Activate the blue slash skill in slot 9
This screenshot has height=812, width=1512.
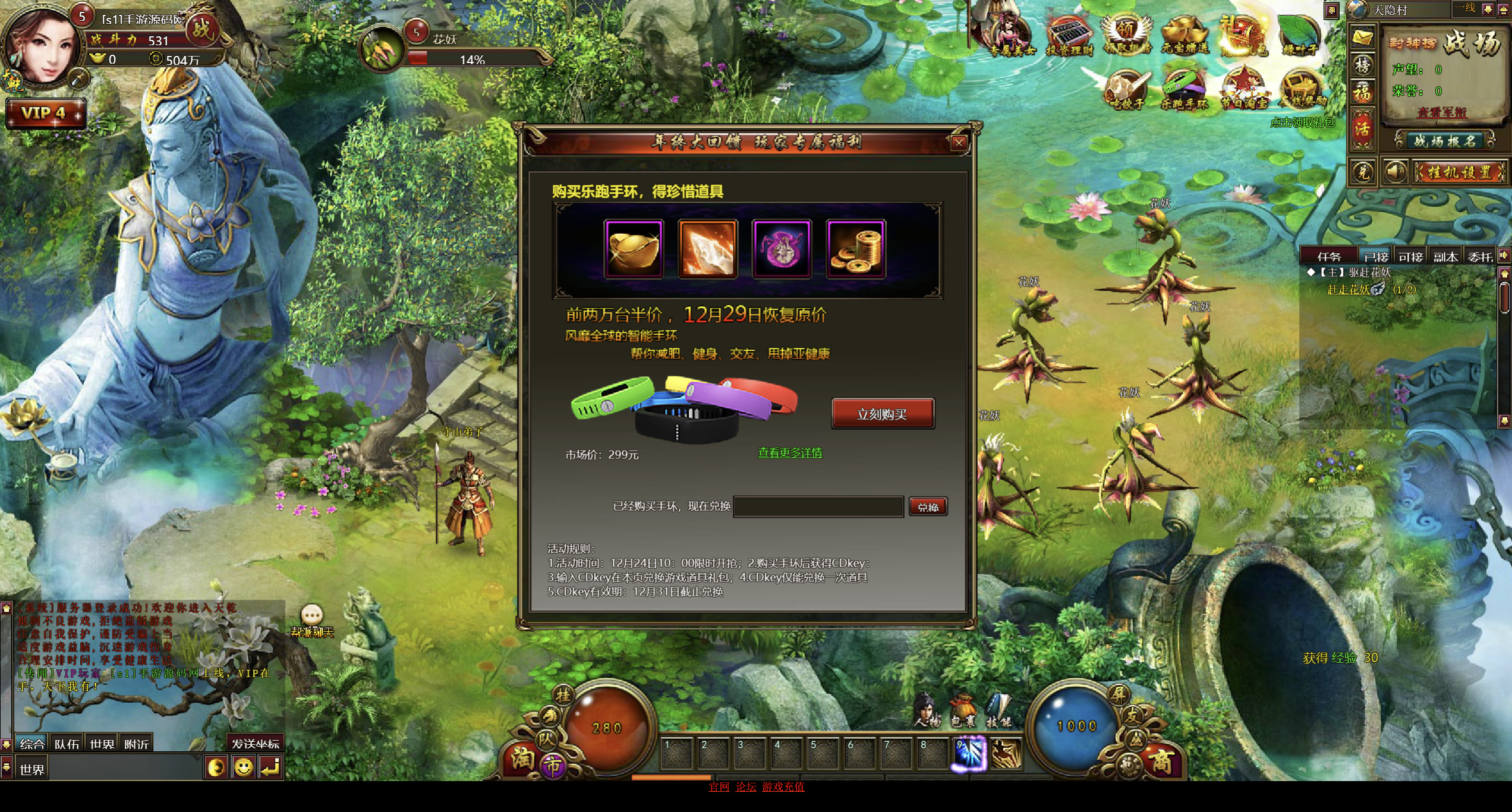tap(970, 753)
